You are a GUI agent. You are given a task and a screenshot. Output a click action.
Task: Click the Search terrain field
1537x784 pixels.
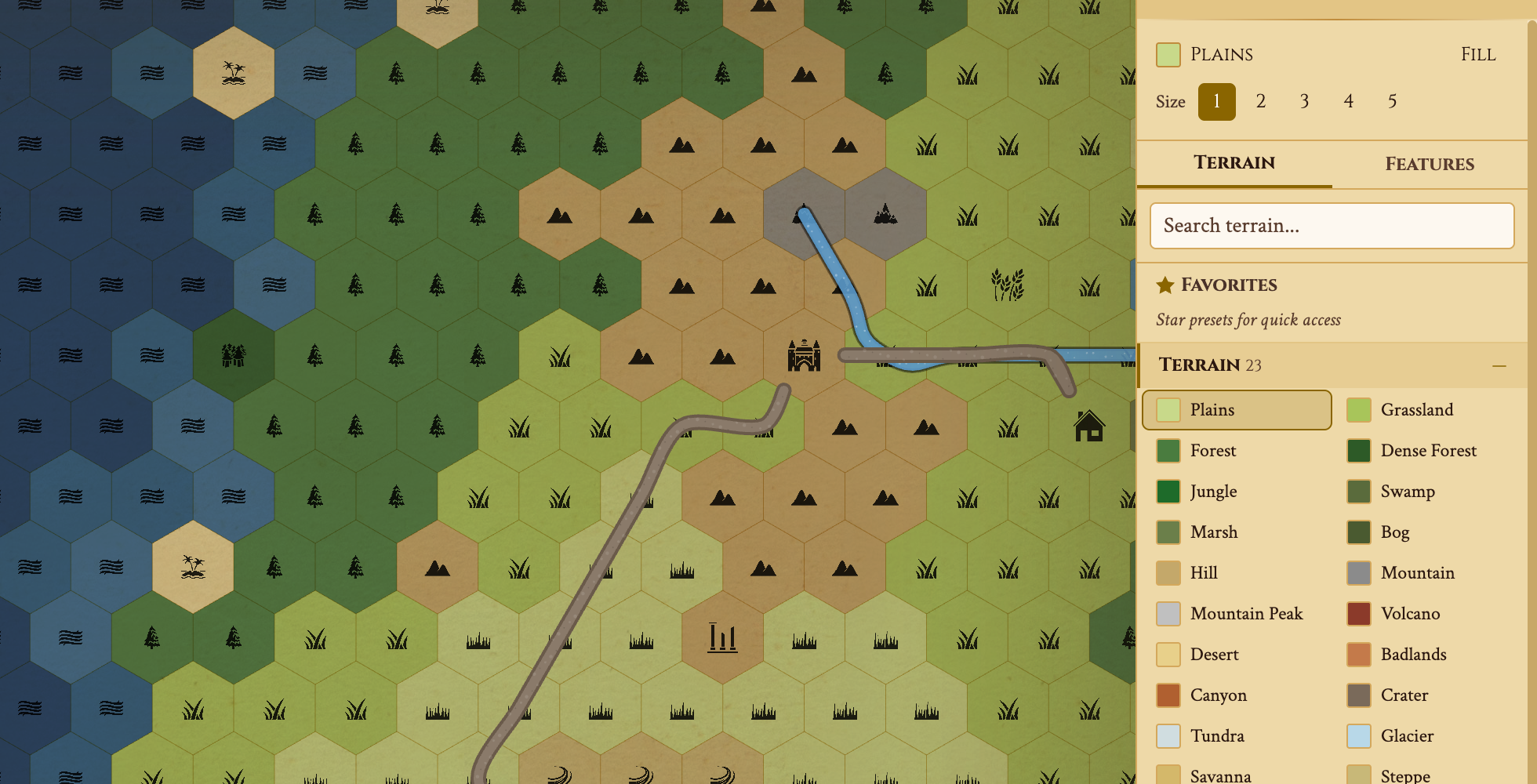click(x=1331, y=226)
